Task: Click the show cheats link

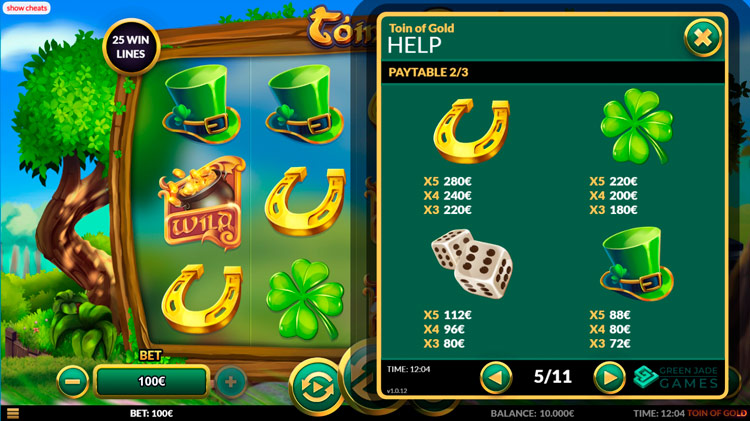Action: (29, 8)
